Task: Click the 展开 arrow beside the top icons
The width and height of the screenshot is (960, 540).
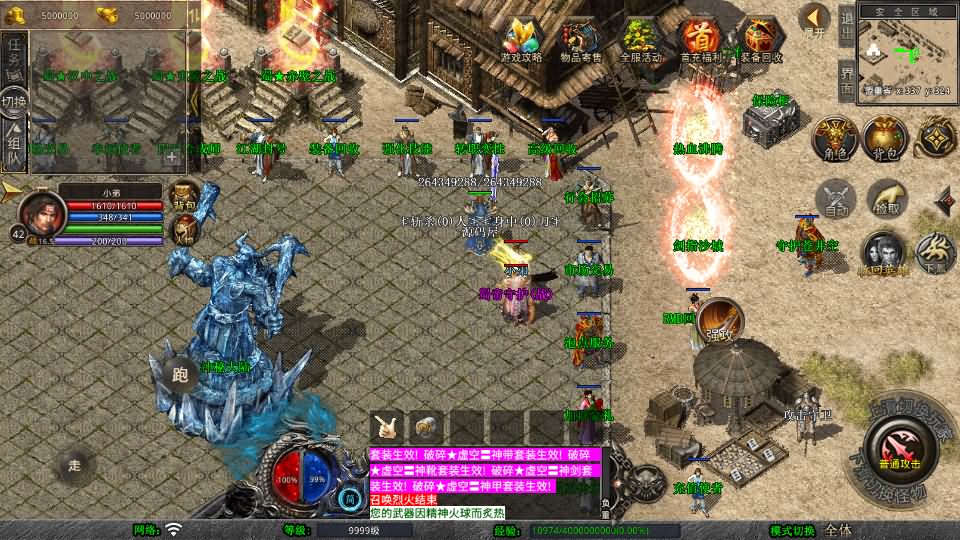Action: tap(815, 20)
